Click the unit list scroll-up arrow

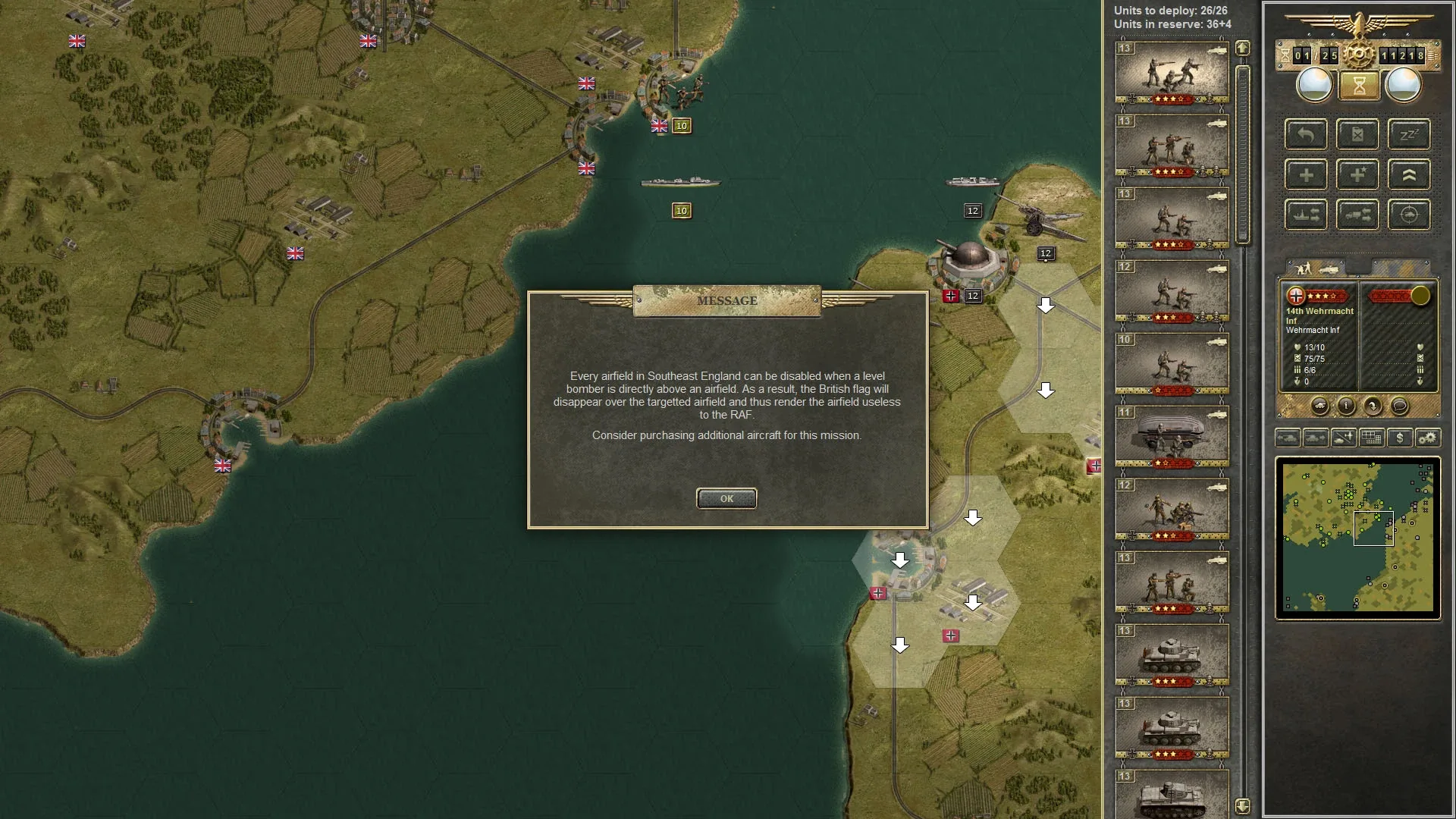[x=1242, y=49]
